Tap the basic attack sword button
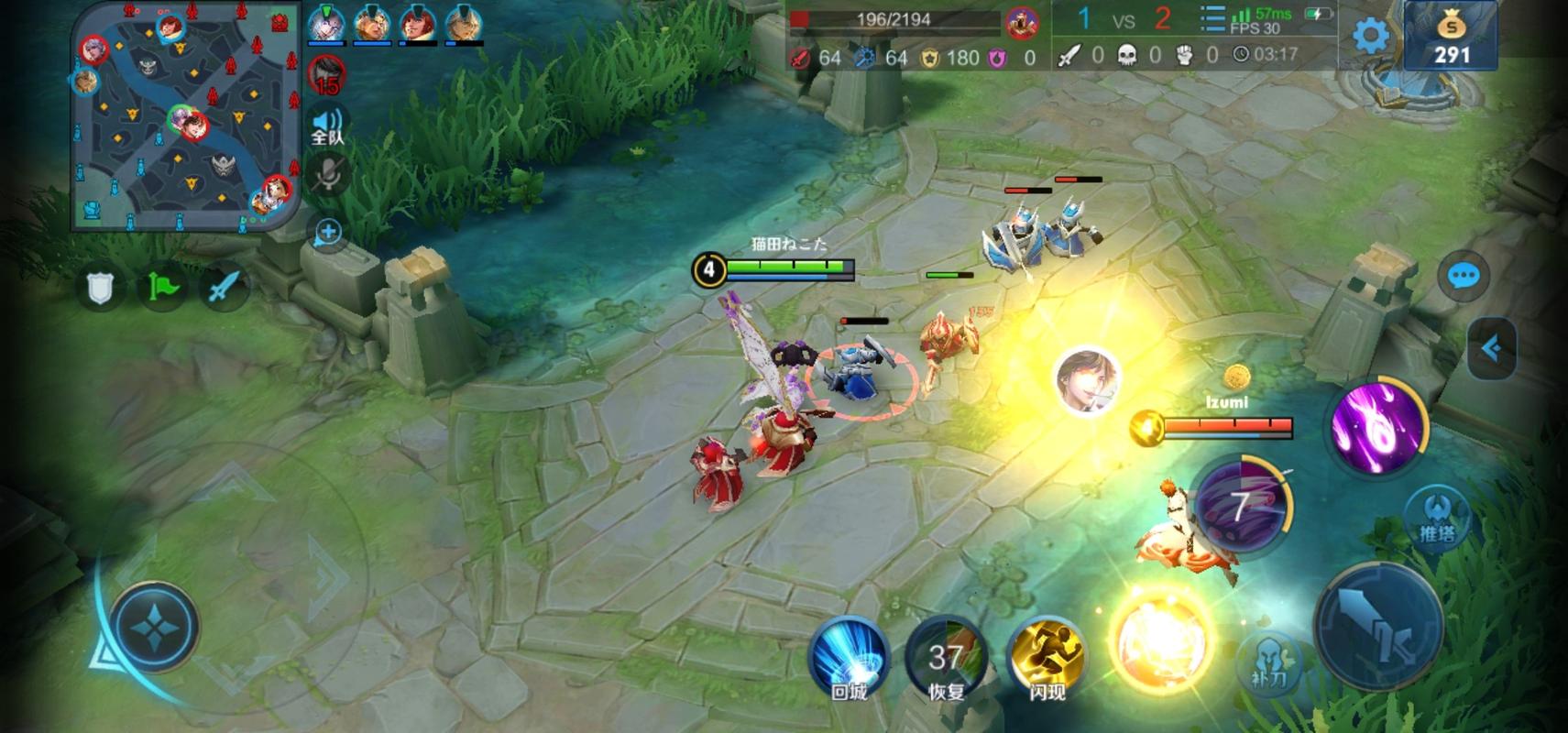Image resolution: width=1568 pixels, height=733 pixels. [1379, 626]
